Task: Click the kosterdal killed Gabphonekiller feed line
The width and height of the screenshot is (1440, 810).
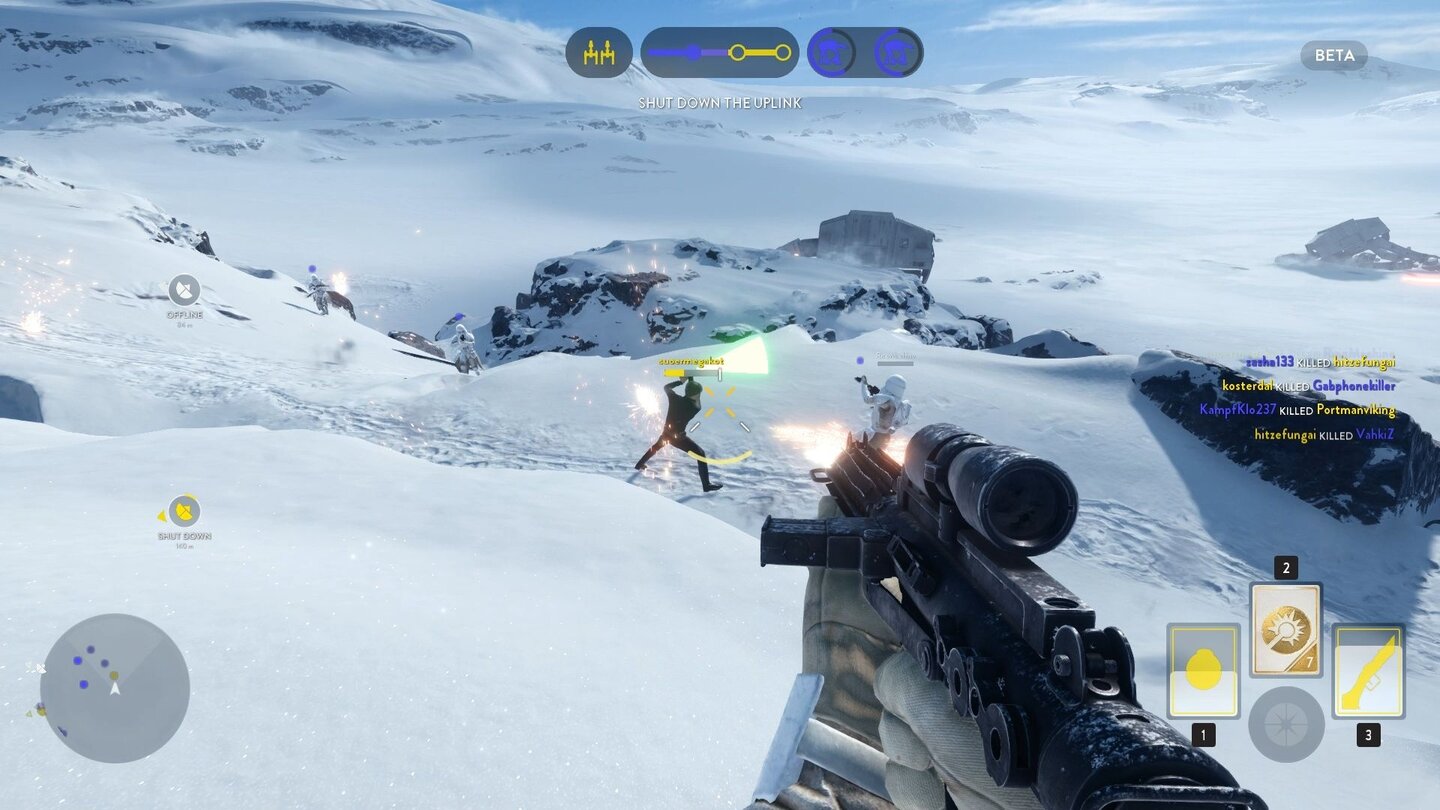Action: coord(1308,386)
